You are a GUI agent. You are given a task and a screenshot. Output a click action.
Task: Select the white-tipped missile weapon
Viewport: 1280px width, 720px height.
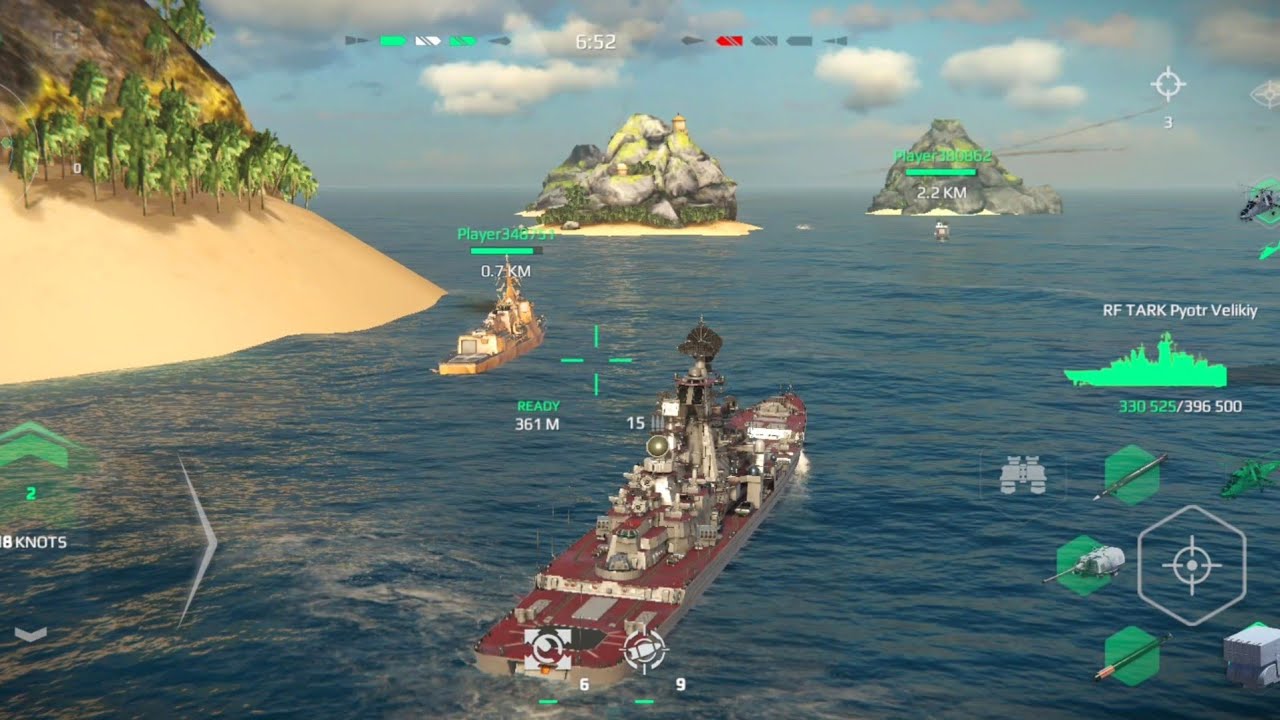pyautogui.click(x=1131, y=476)
